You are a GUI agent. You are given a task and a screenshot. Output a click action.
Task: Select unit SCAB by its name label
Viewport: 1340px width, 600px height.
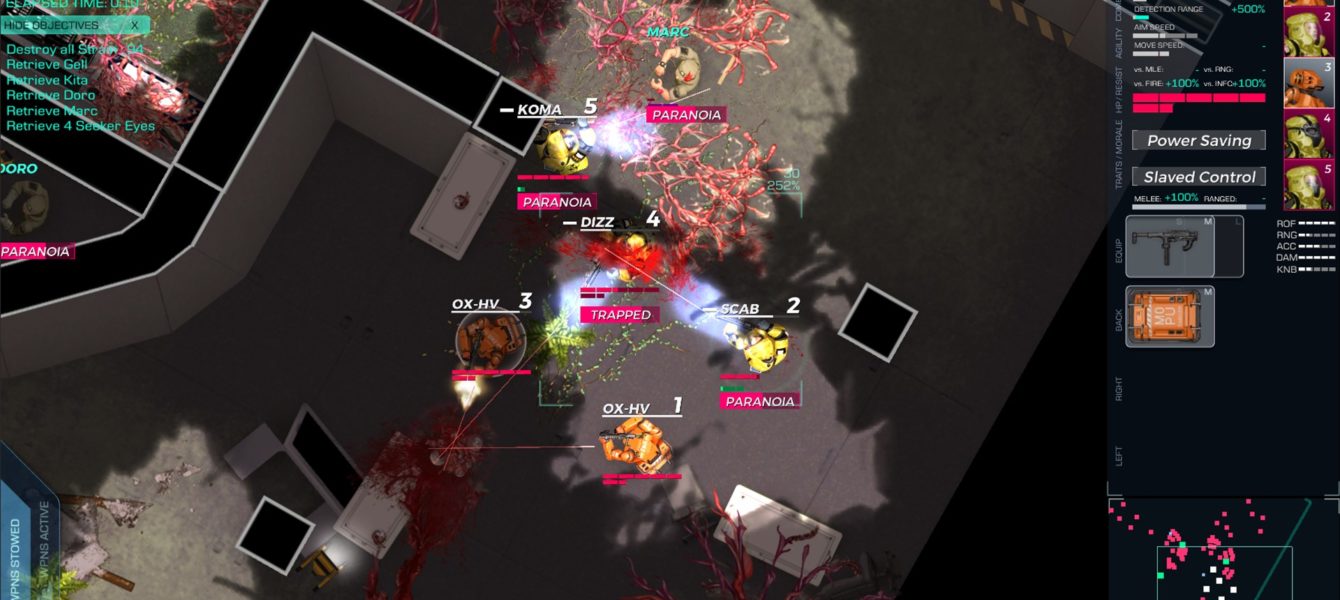point(740,309)
